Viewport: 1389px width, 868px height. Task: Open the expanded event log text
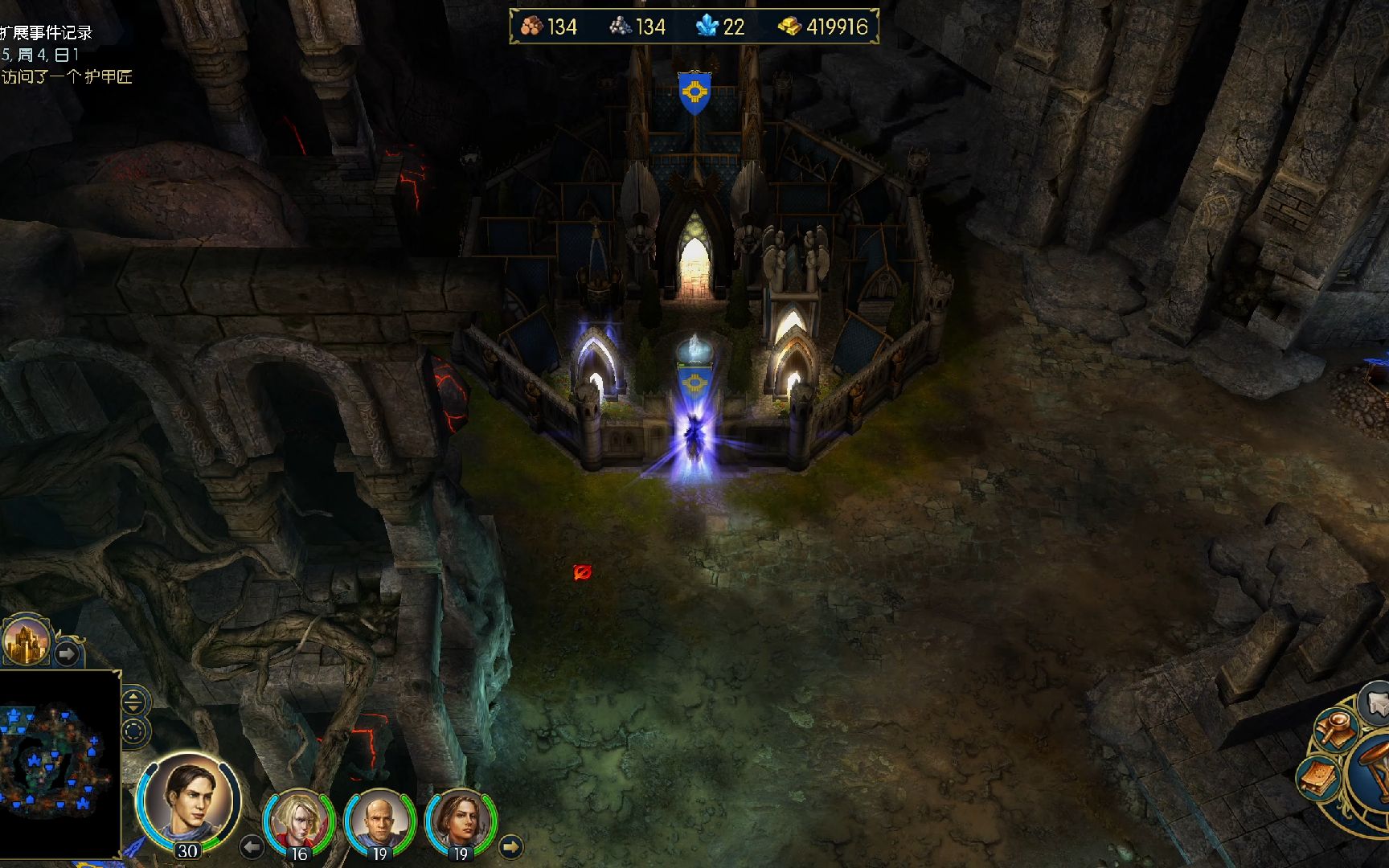pos(48,33)
